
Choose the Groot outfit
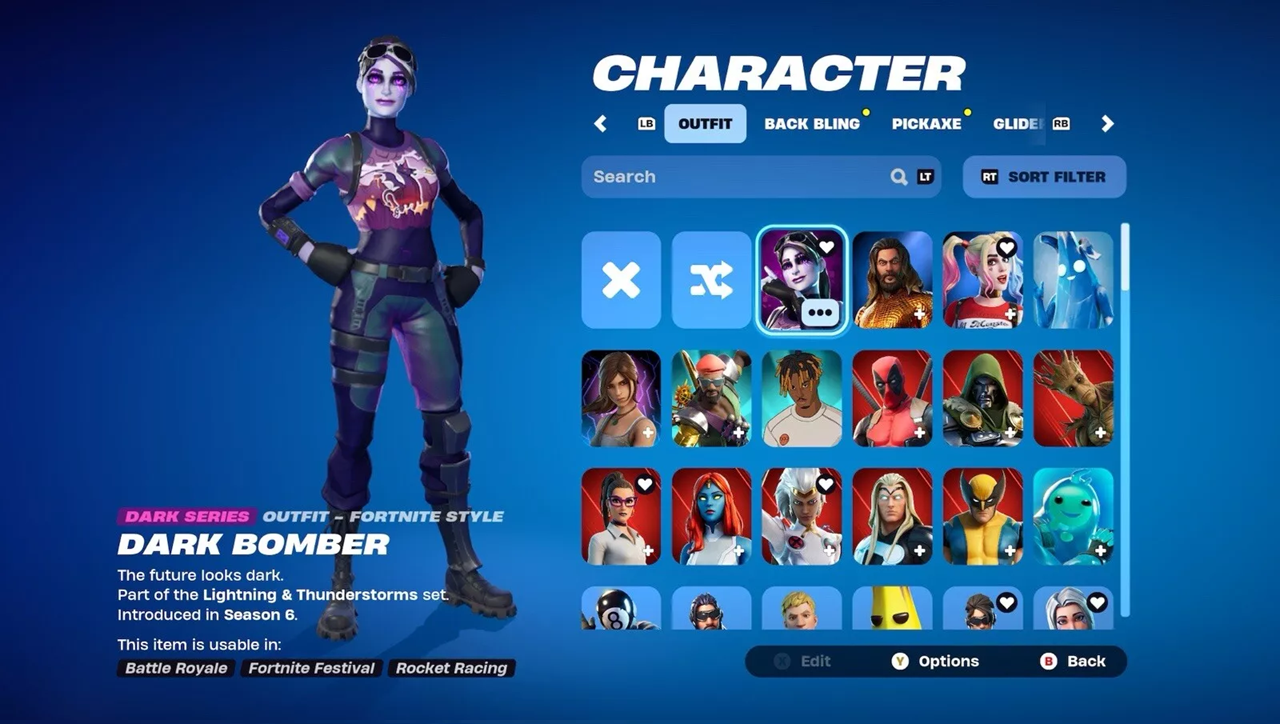pyautogui.click(x=1073, y=398)
